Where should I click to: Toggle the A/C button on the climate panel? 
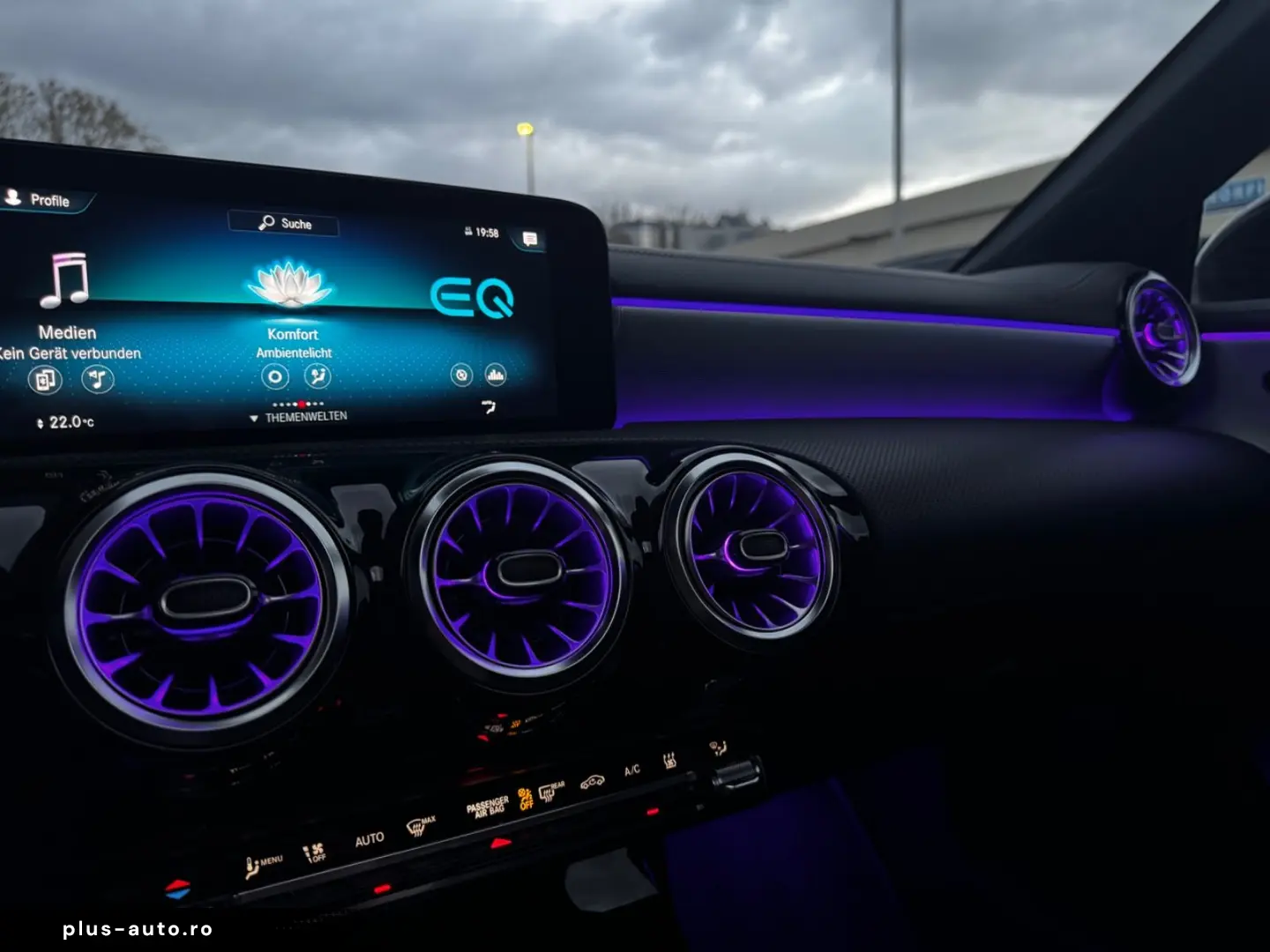632,770
